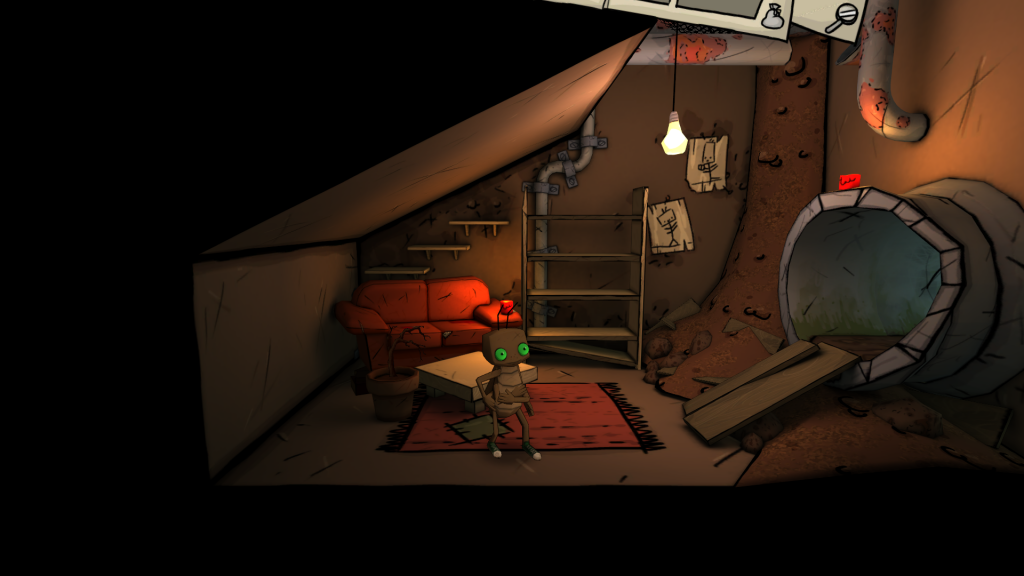Activate the magnifying glass tool

[845, 15]
